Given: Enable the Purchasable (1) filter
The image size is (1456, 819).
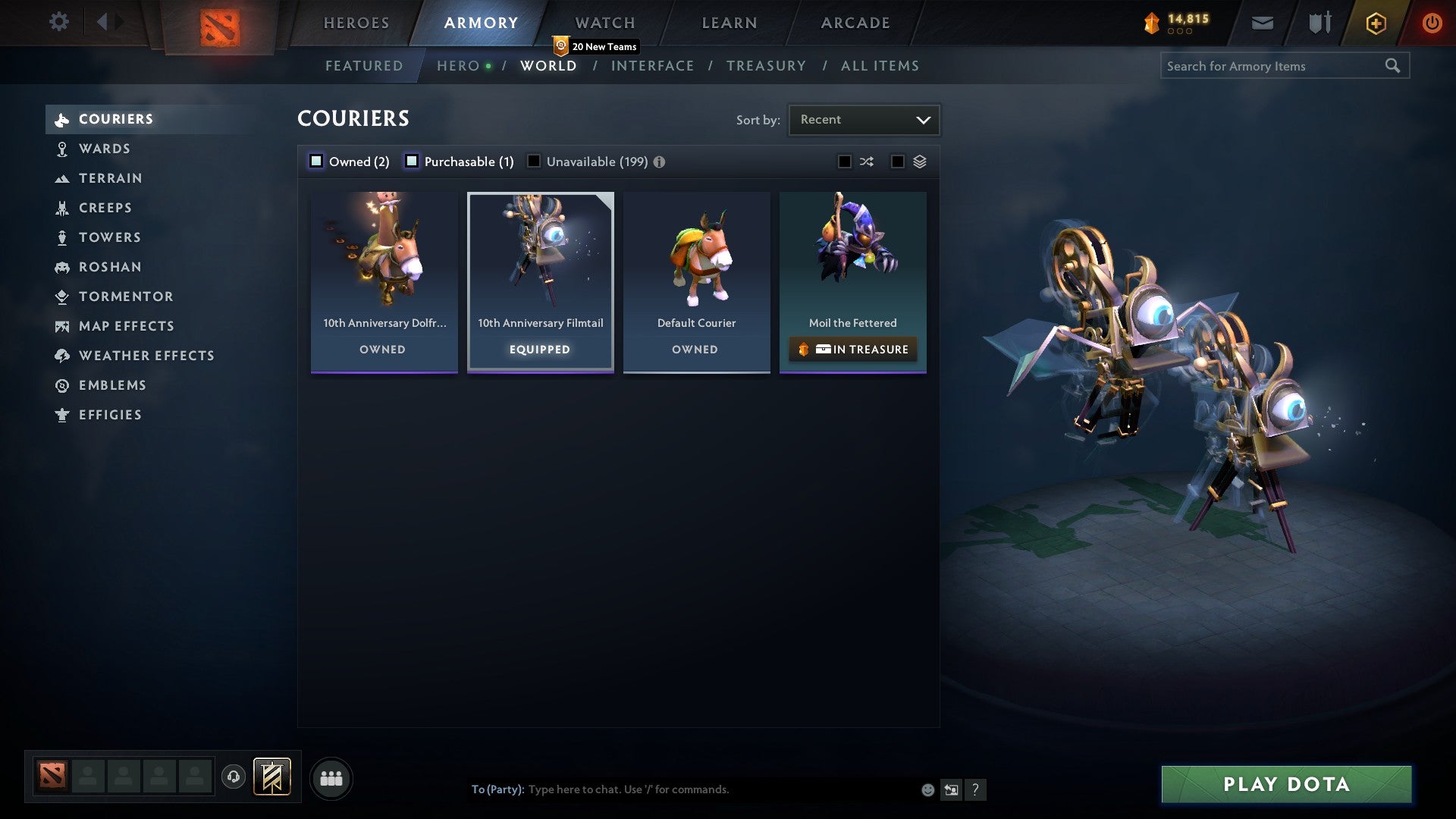Looking at the screenshot, I should (x=413, y=162).
